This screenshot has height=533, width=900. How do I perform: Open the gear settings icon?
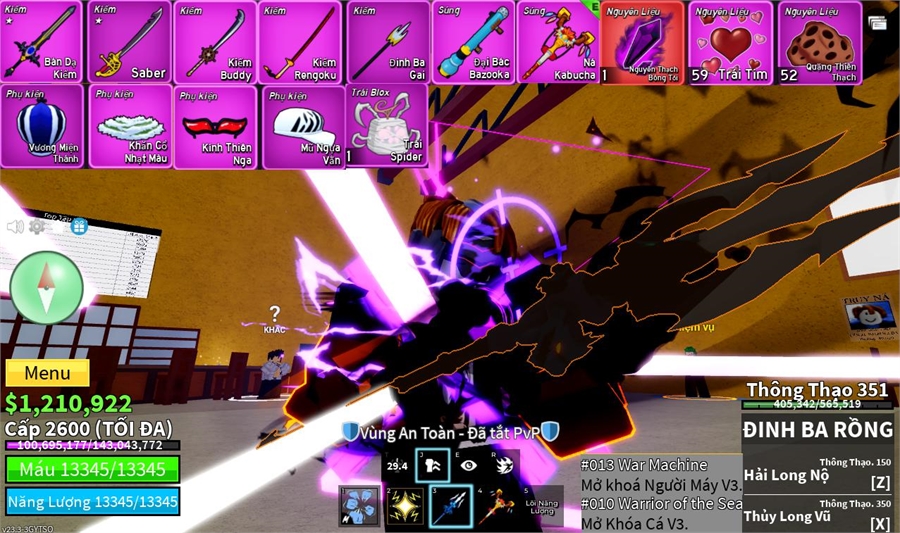pos(37,227)
